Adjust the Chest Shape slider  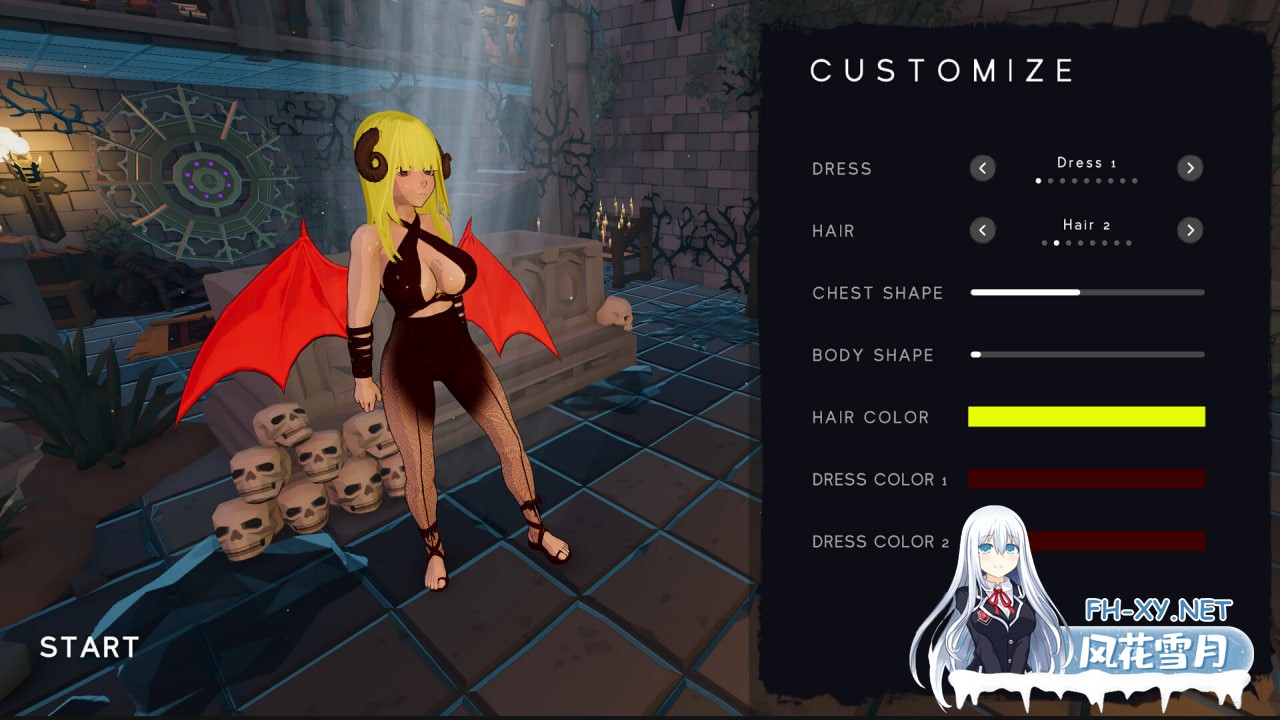tap(1080, 292)
